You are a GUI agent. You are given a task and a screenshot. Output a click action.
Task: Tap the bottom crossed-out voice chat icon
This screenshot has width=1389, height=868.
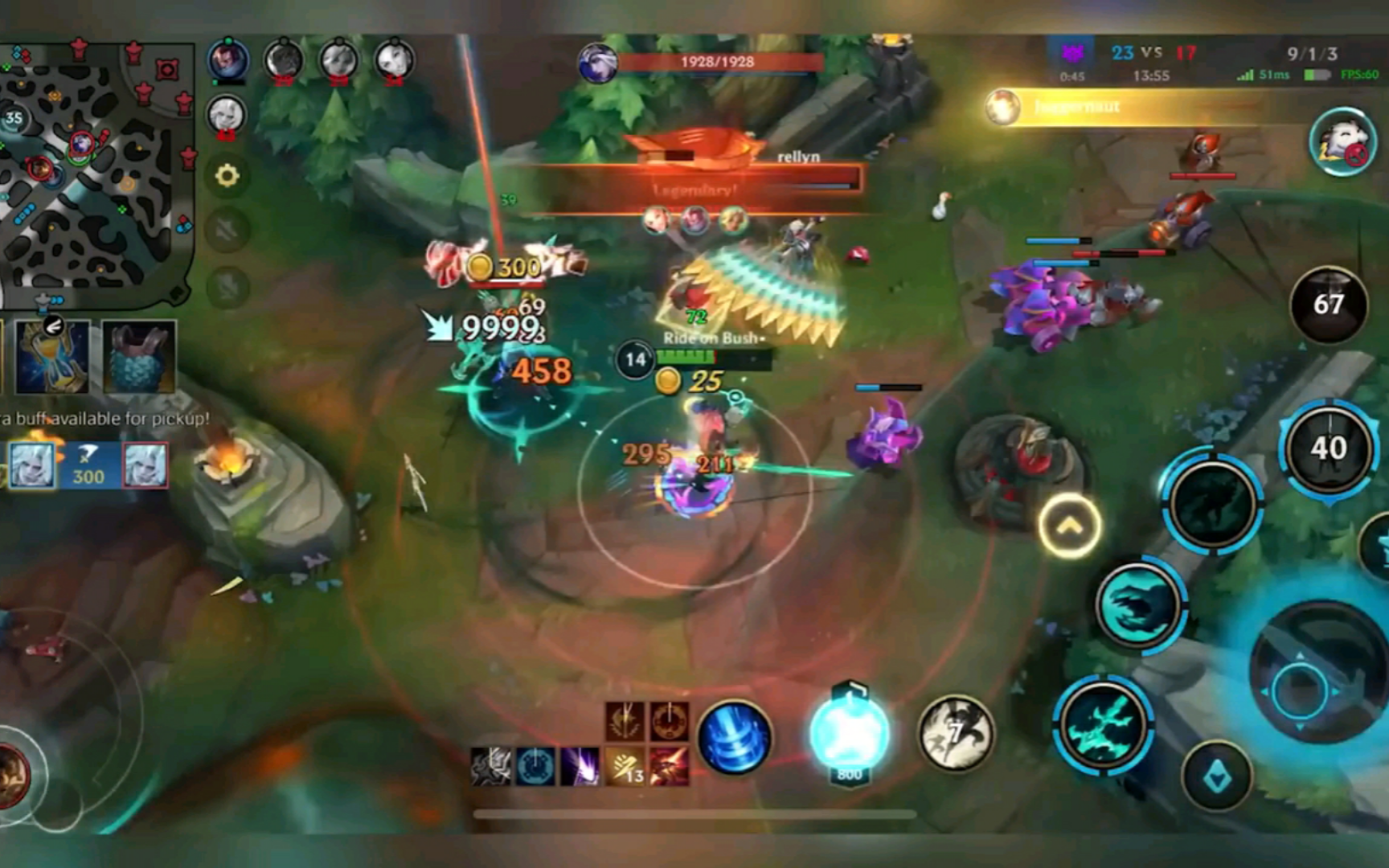pyautogui.click(x=227, y=287)
